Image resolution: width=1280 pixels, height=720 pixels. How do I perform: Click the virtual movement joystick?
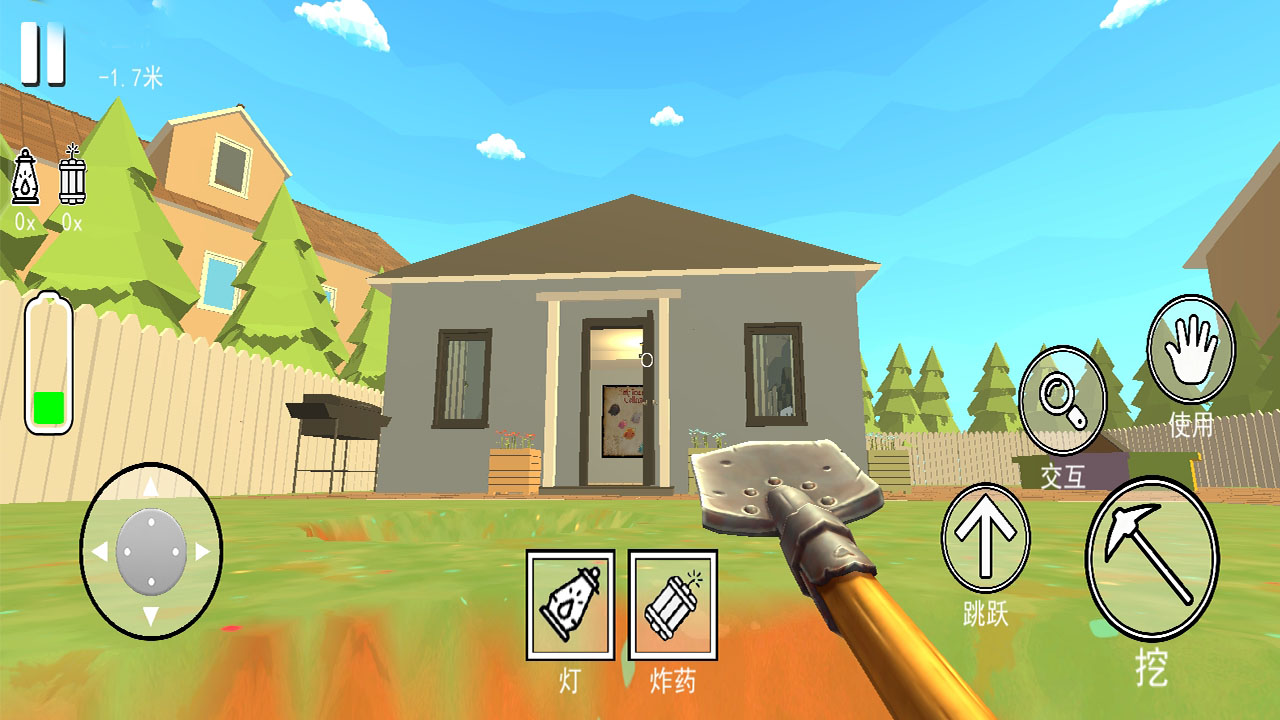(x=151, y=551)
